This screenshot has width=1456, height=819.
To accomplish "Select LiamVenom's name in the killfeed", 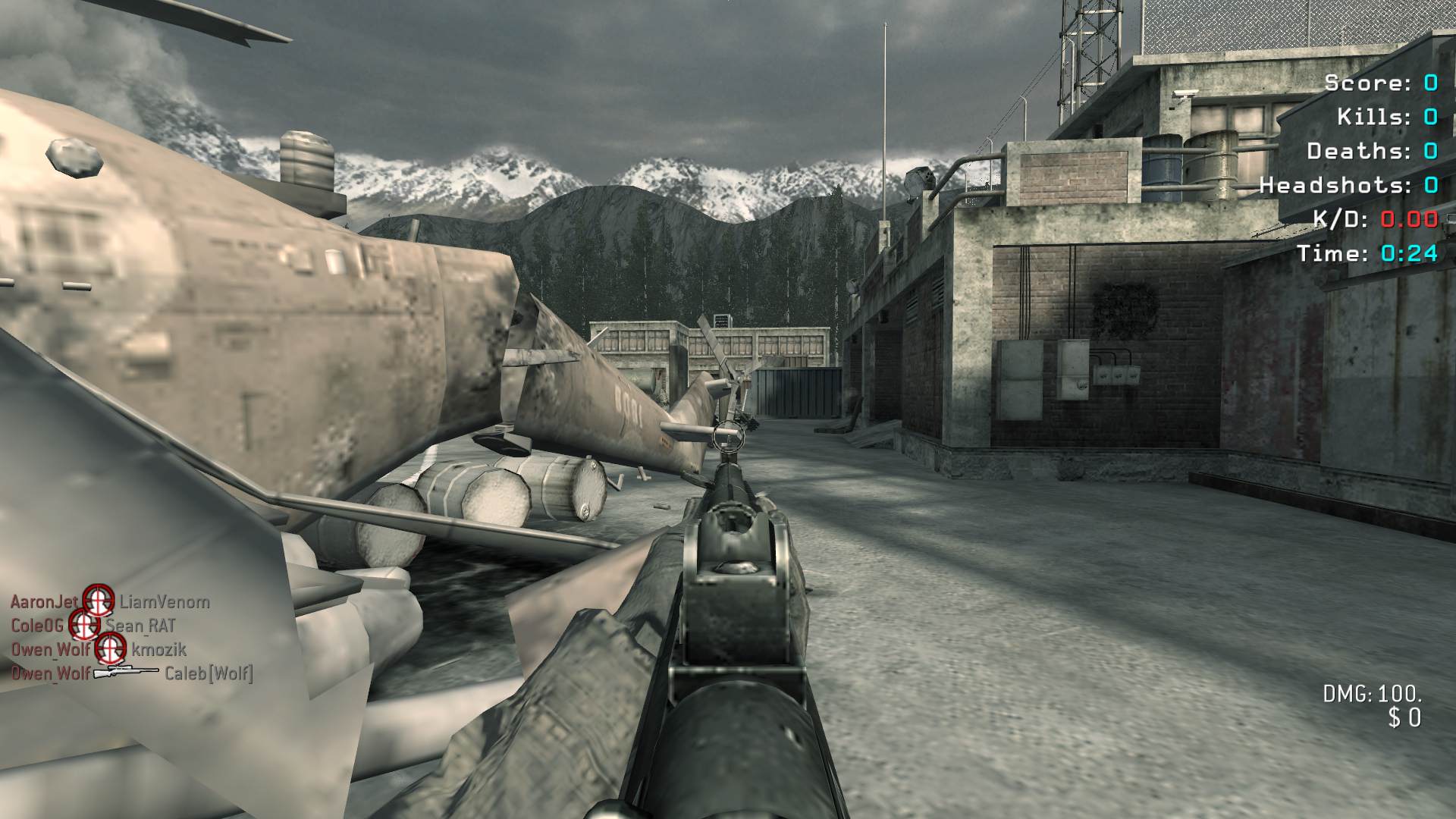I will pyautogui.click(x=165, y=602).
